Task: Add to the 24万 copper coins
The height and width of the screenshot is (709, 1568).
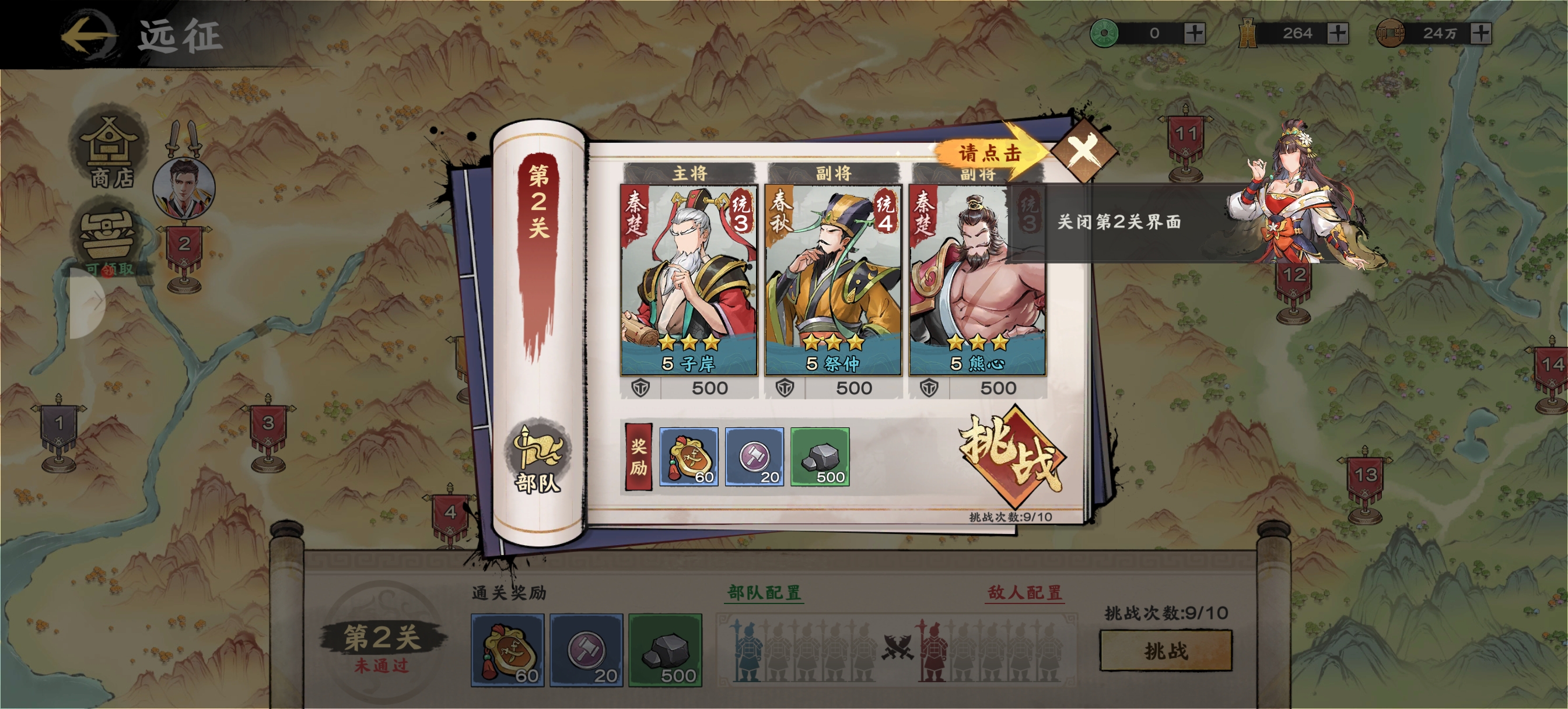Action: tap(1481, 33)
